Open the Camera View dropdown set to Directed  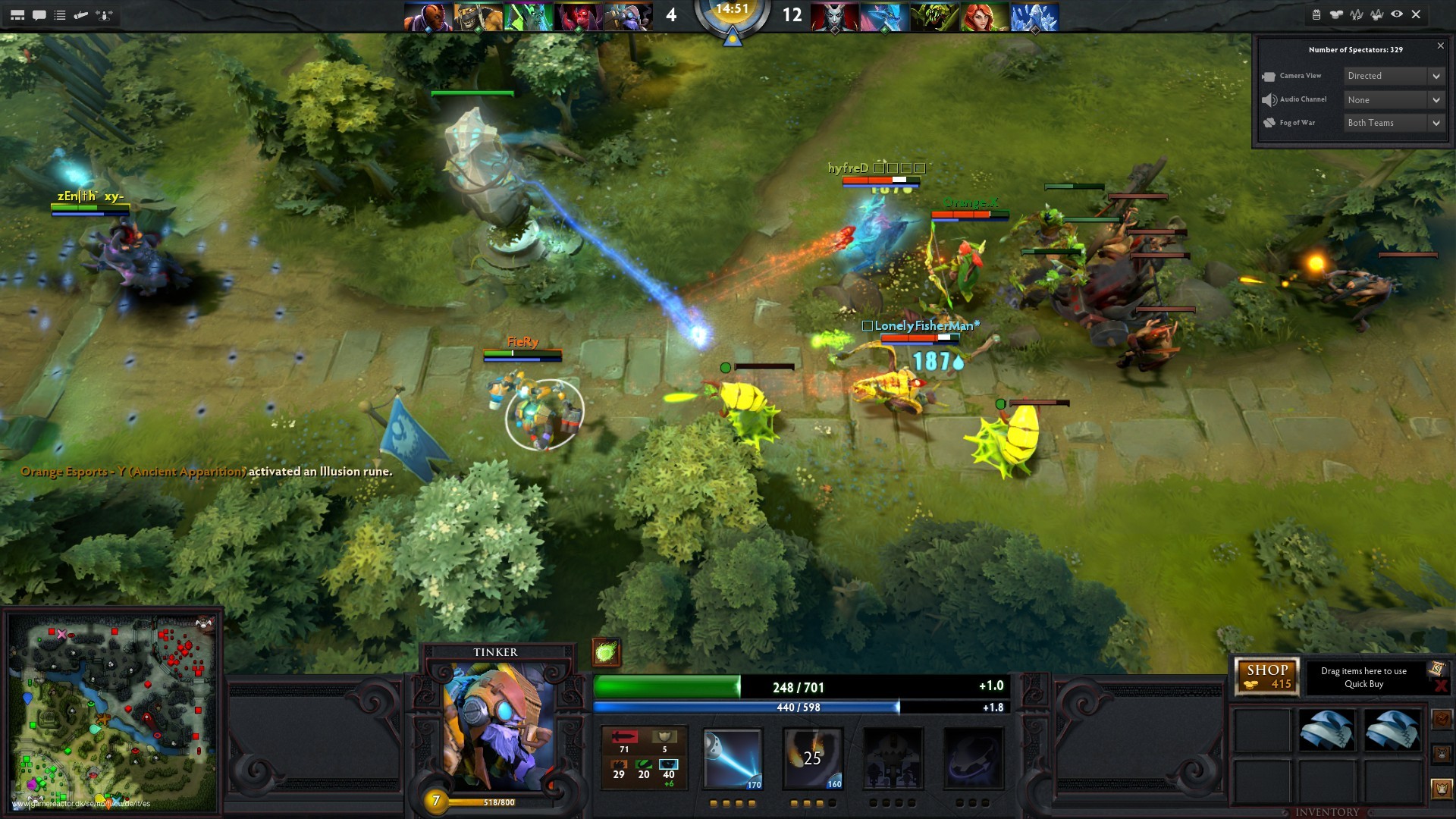[x=1392, y=76]
